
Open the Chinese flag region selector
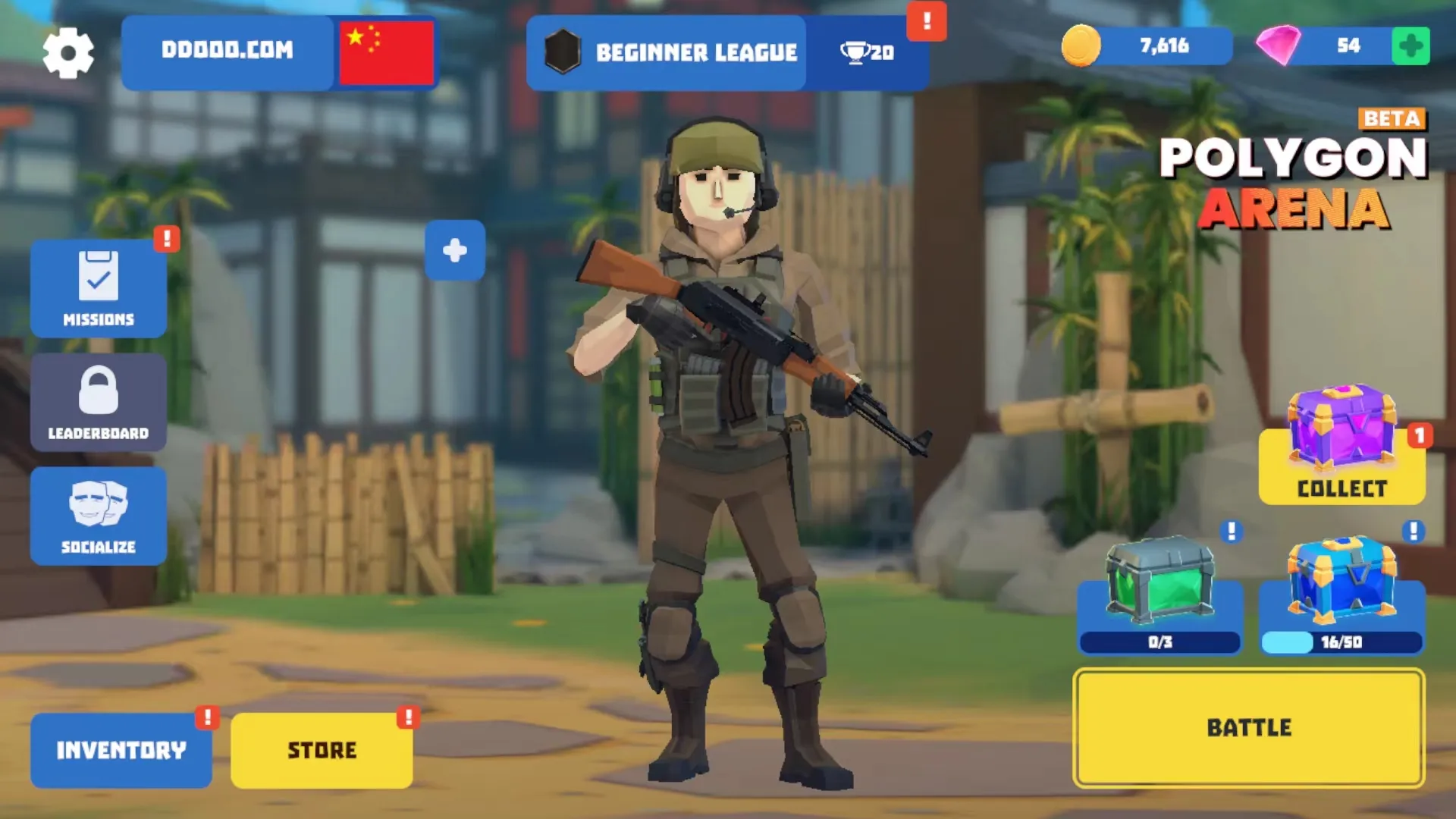coord(386,53)
